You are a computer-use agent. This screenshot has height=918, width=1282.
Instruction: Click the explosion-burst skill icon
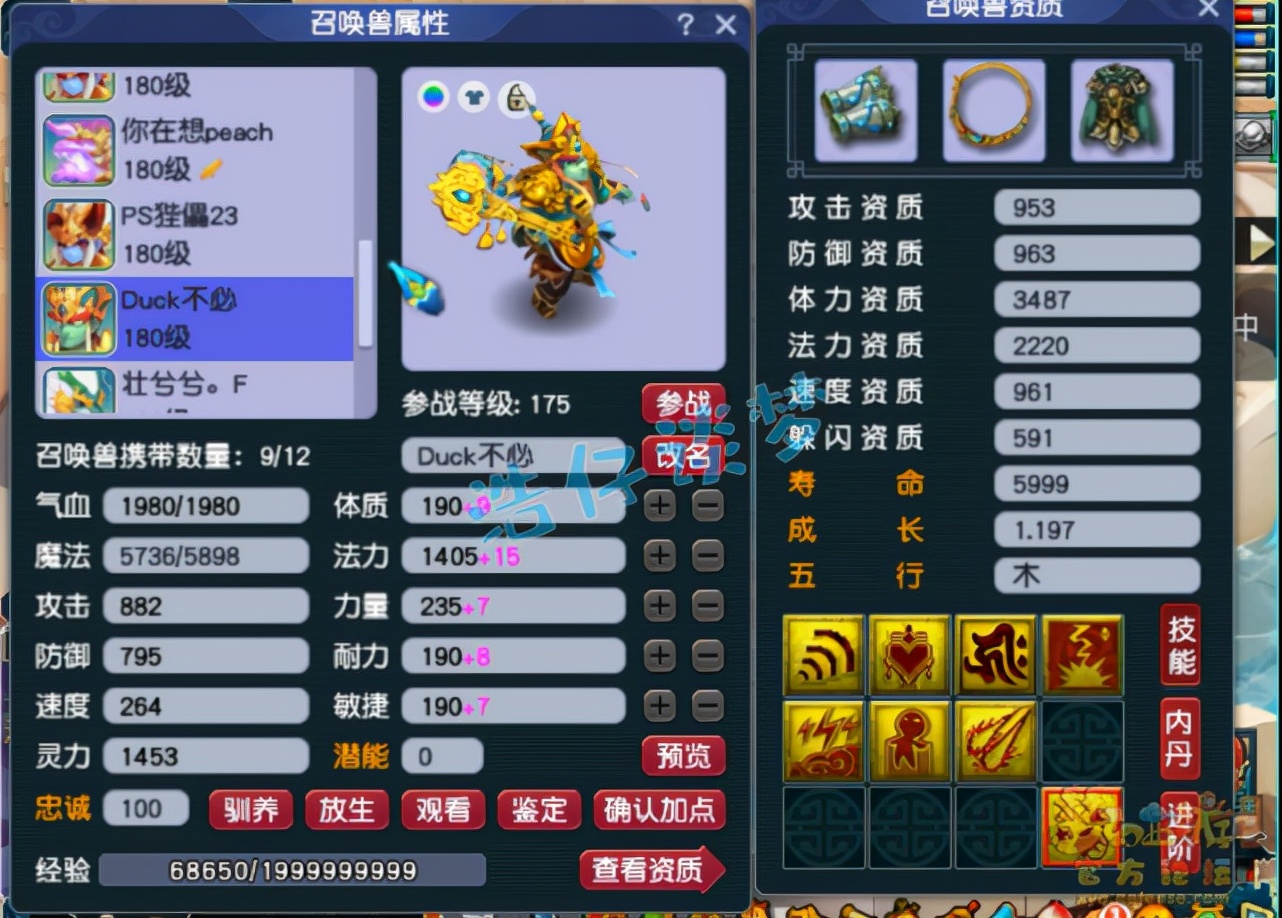coord(1082,655)
